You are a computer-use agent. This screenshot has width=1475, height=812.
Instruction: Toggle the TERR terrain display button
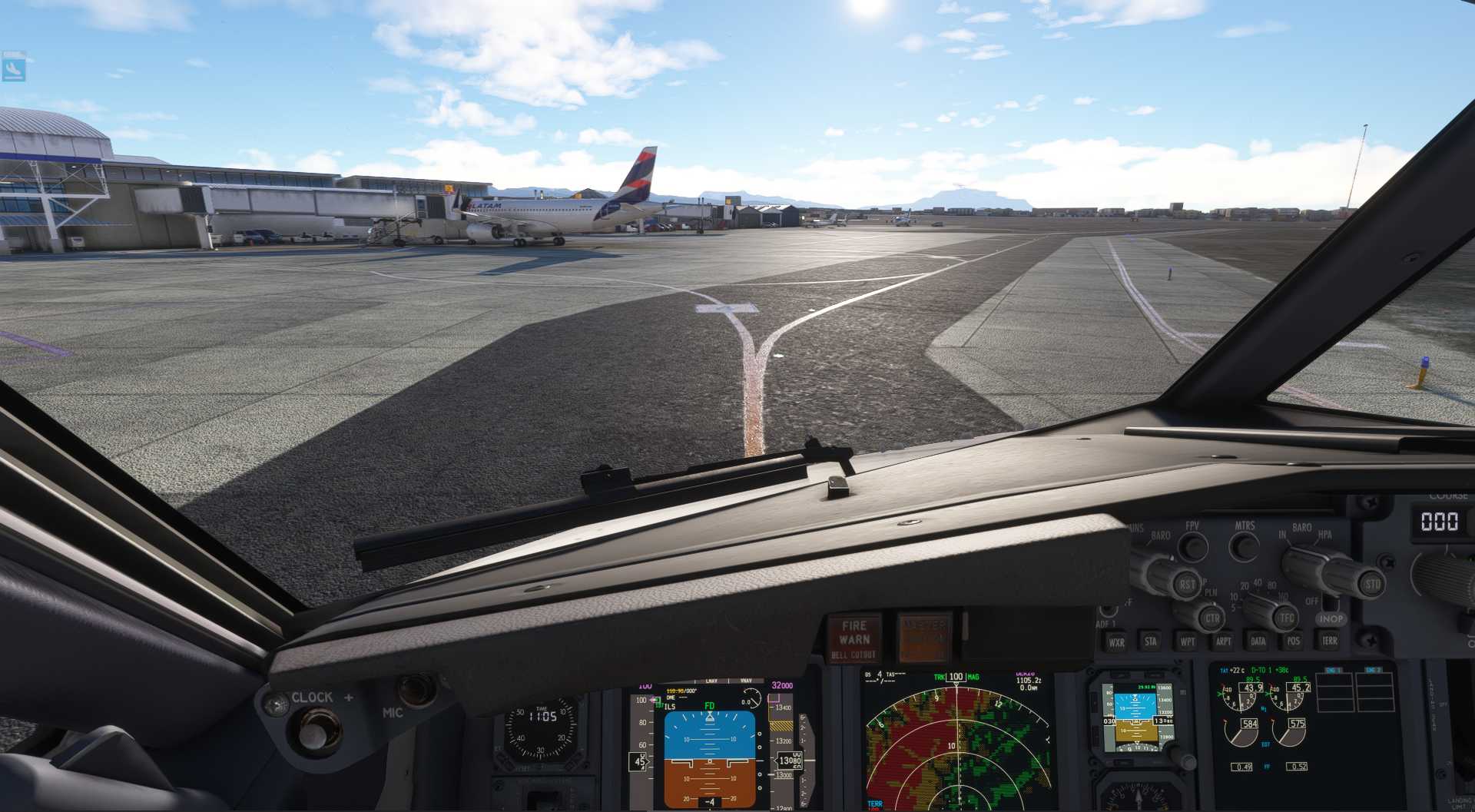1329,641
